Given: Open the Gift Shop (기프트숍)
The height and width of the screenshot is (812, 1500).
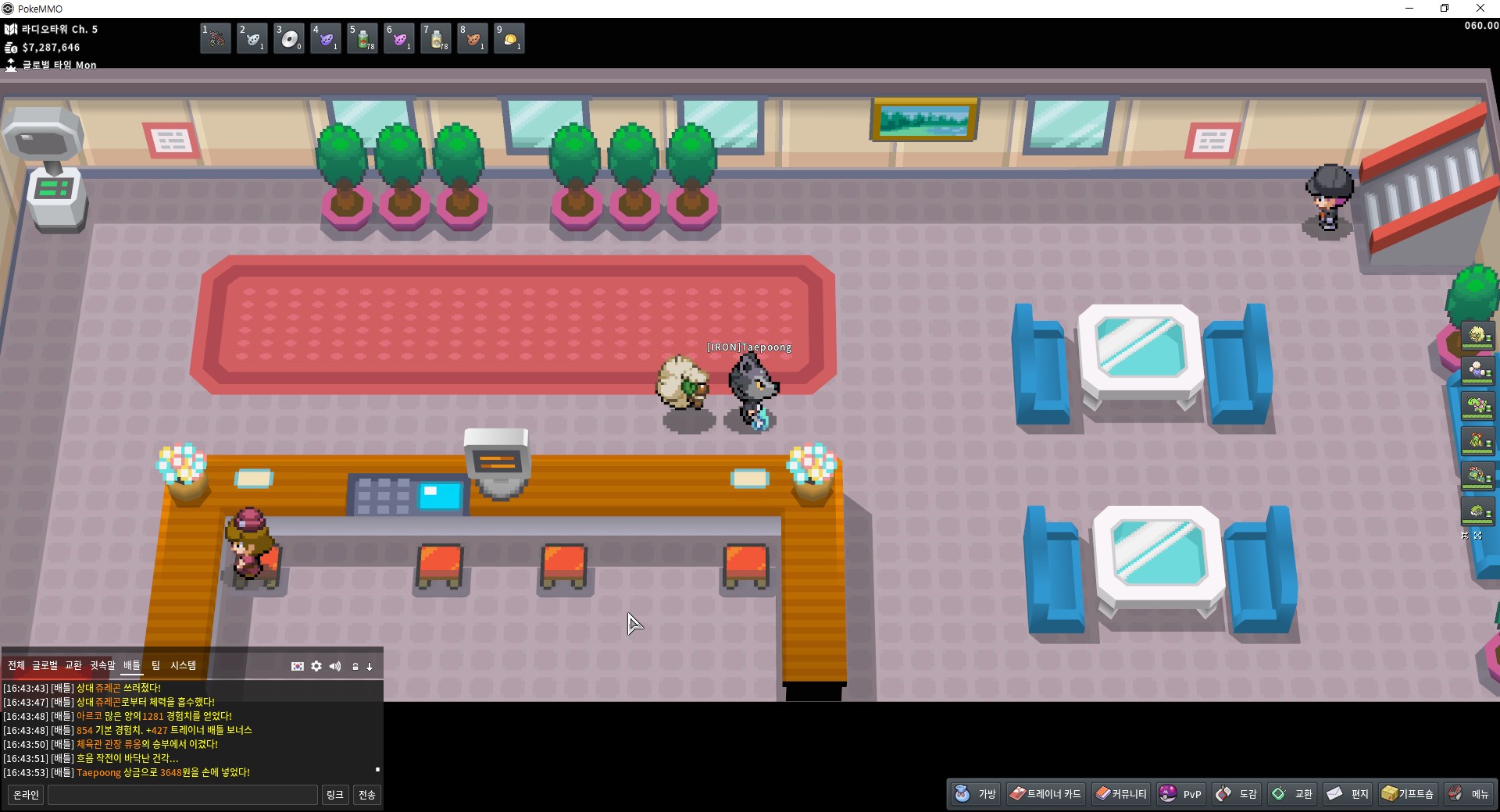Looking at the screenshot, I should coord(1408,794).
